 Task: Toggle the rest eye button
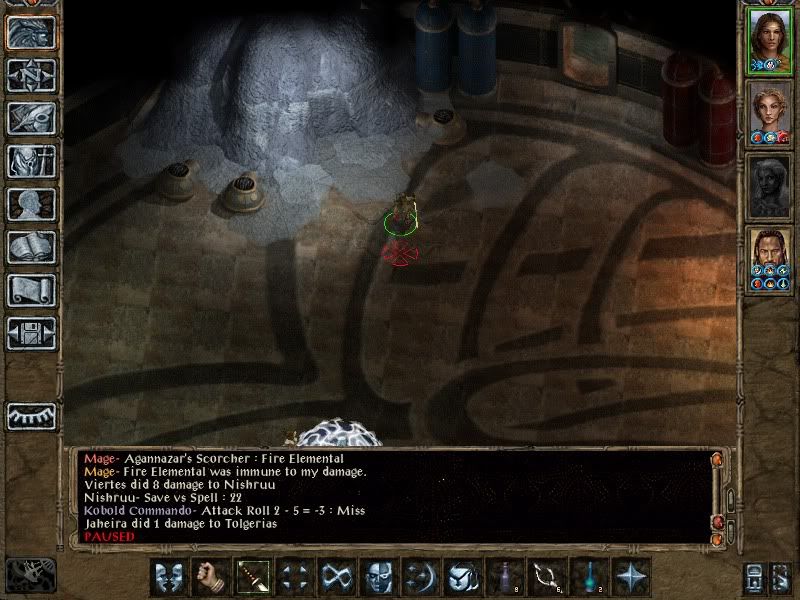[31, 415]
